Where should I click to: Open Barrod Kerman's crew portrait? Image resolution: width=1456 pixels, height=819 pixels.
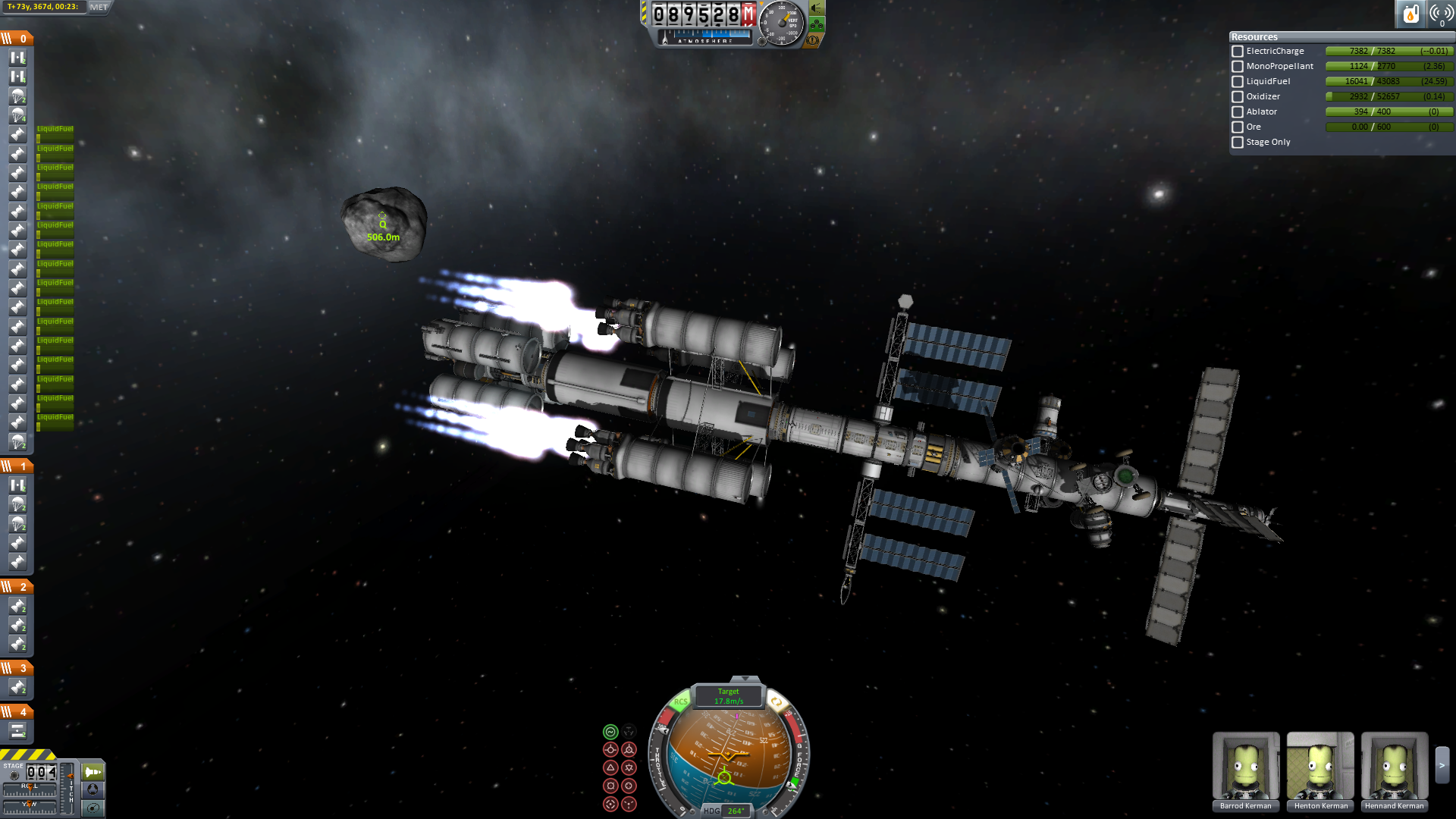point(1245,767)
